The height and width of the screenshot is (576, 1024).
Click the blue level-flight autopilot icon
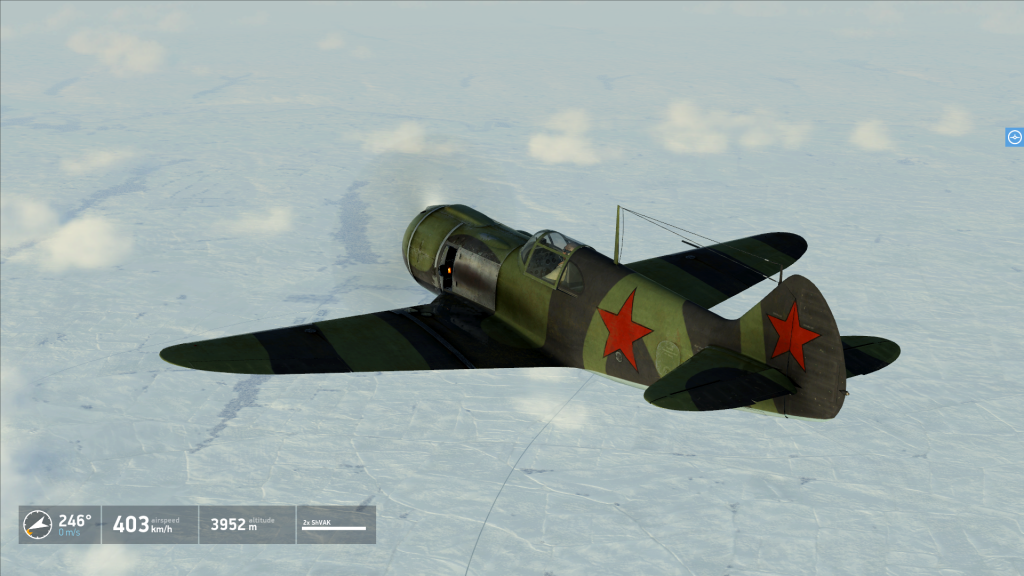[1014, 137]
